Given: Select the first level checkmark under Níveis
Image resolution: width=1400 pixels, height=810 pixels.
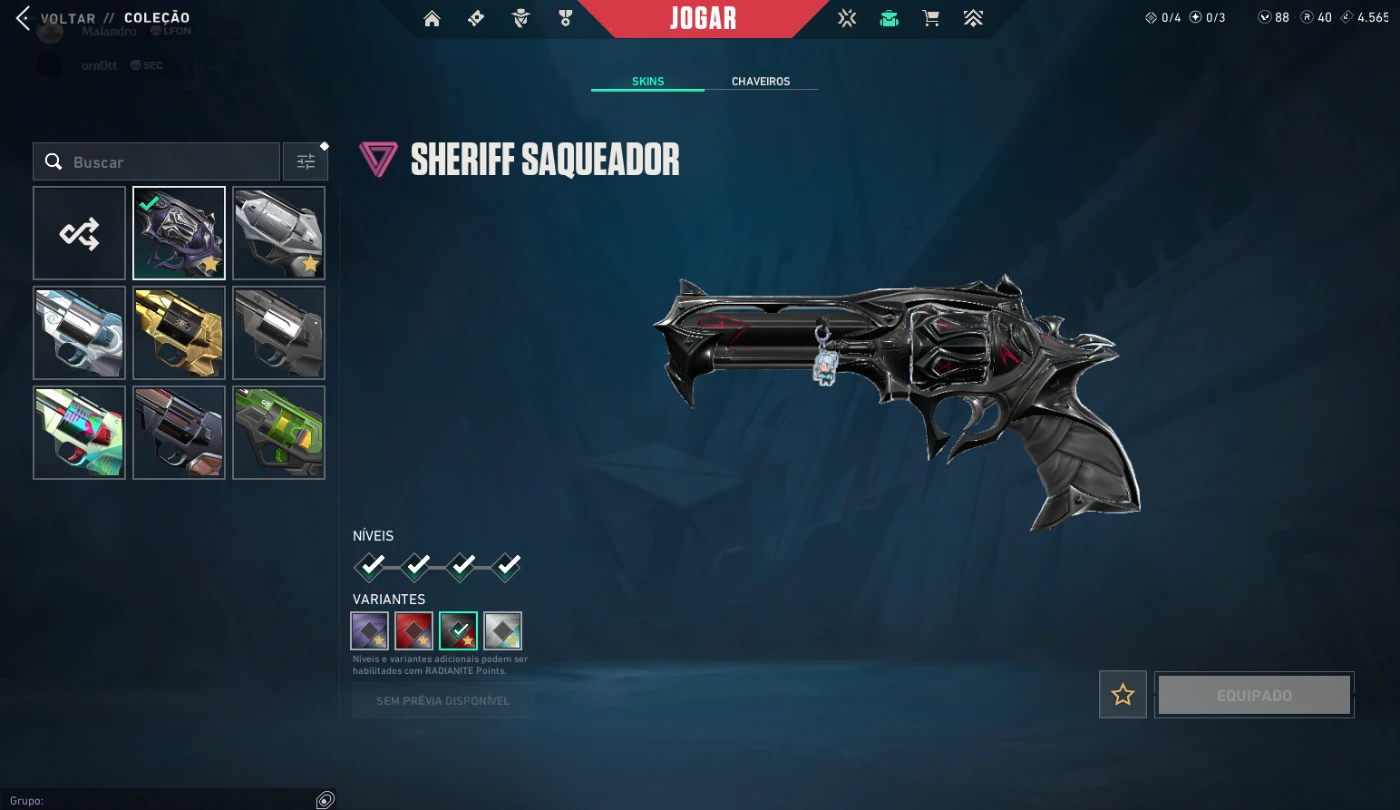Looking at the screenshot, I should [x=371, y=567].
